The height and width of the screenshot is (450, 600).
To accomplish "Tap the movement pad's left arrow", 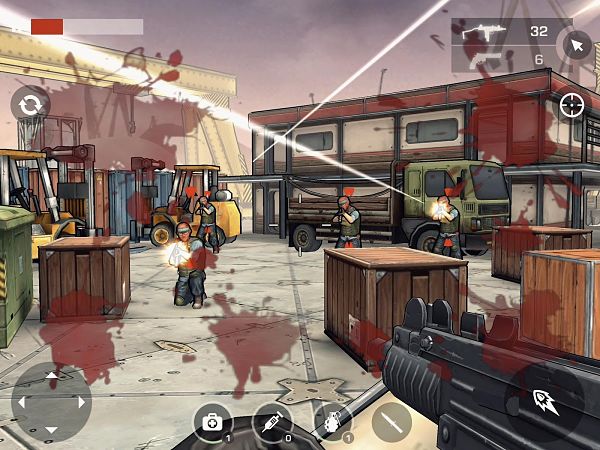I will tap(21, 402).
